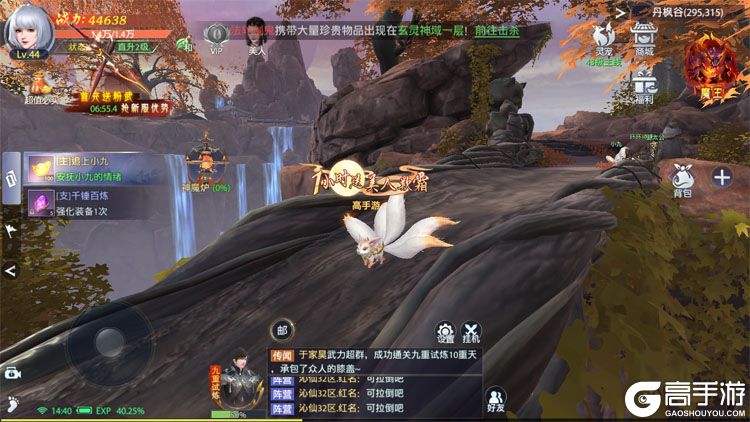The height and width of the screenshot is (422, 750).
Task: Expand the plus button beside backpack
Action: 722,178
